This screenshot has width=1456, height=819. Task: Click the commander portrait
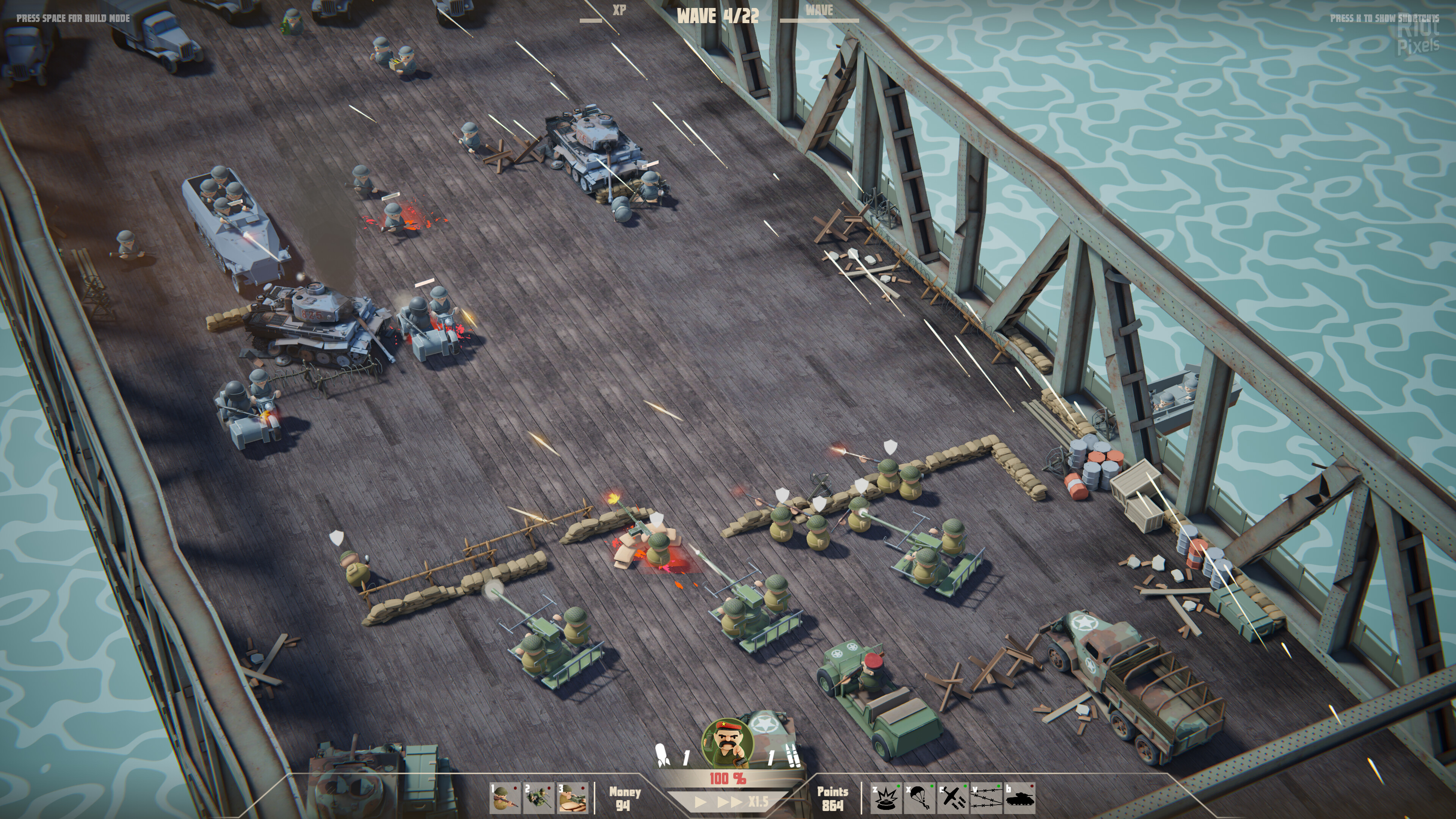(x=727, y=744)
